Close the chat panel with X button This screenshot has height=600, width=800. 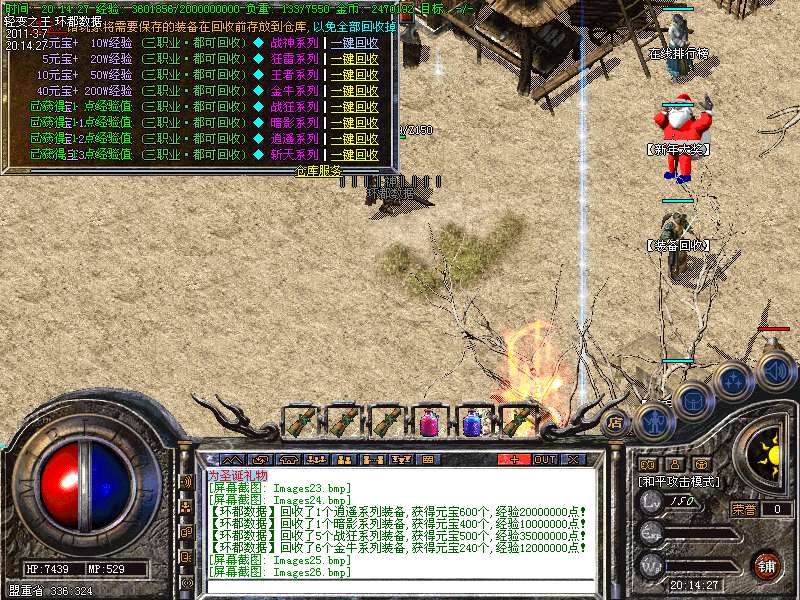574,459
